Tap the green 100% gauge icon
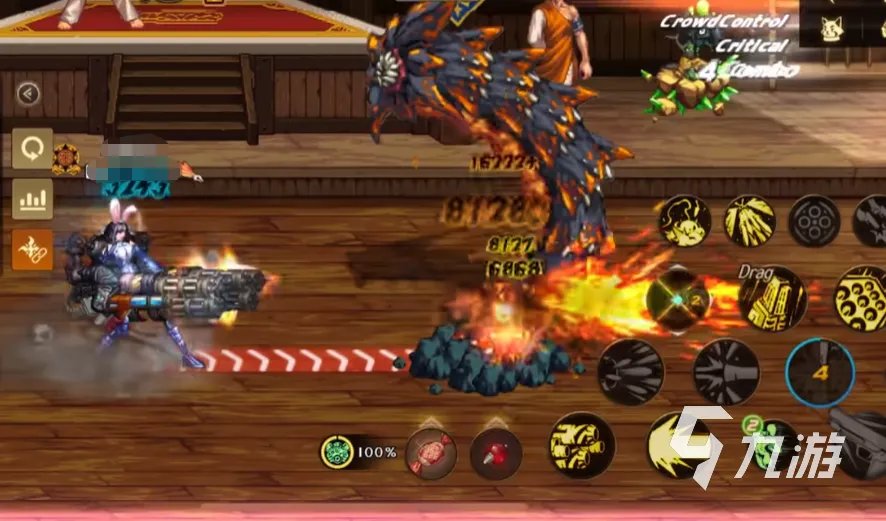Image resolution: width=886 pixels, height=521 pixels. [x=337, y=452]
